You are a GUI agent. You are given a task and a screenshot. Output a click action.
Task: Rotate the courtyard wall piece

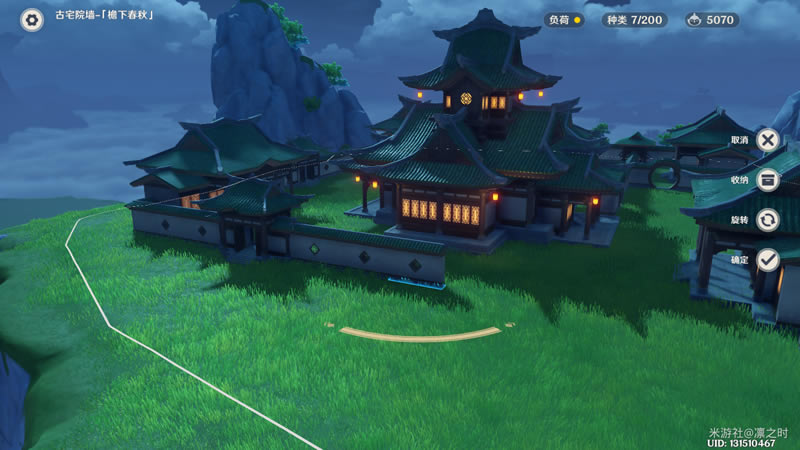coord(767,220)
